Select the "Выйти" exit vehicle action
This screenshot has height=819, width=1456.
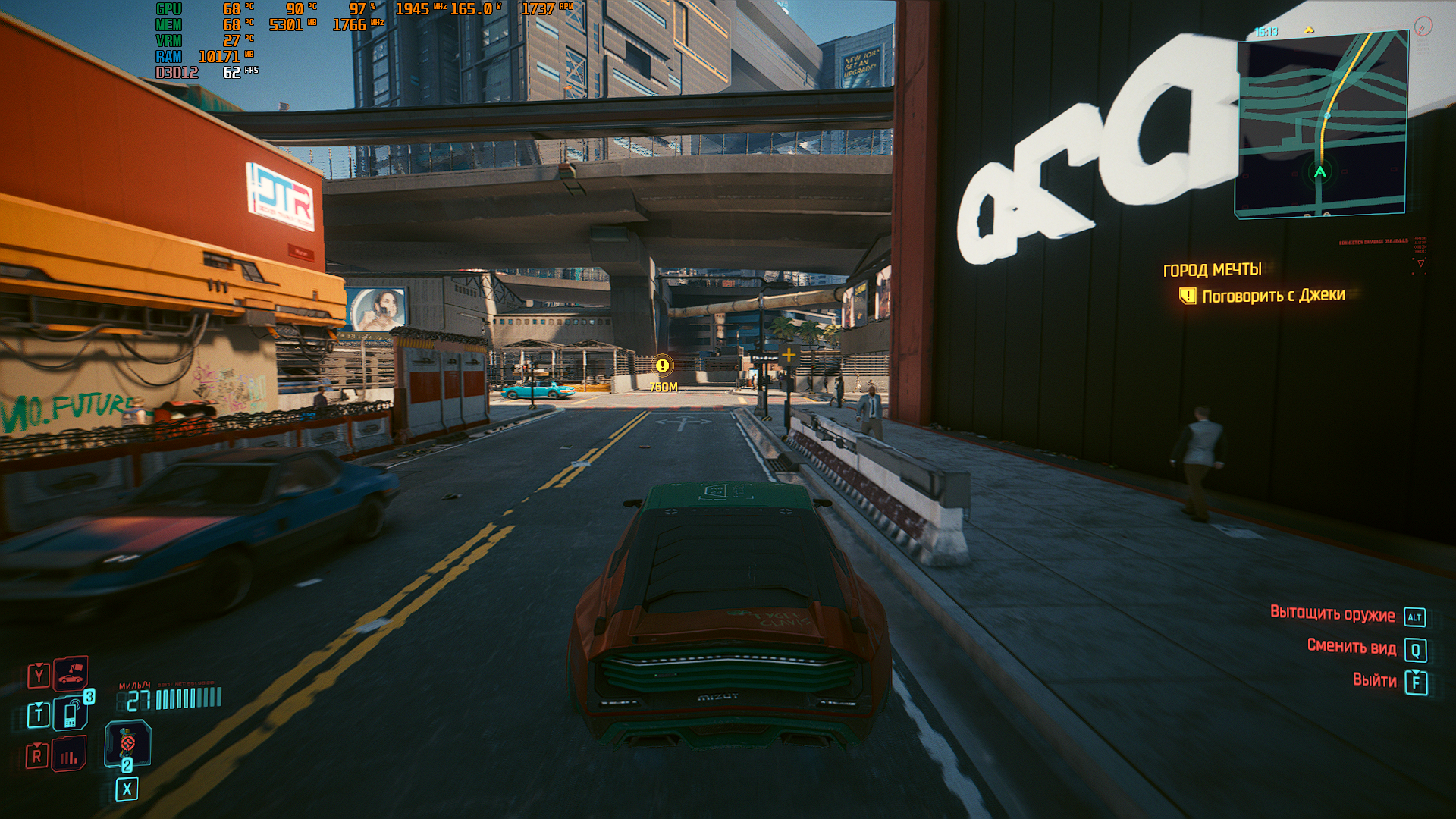1374,680
